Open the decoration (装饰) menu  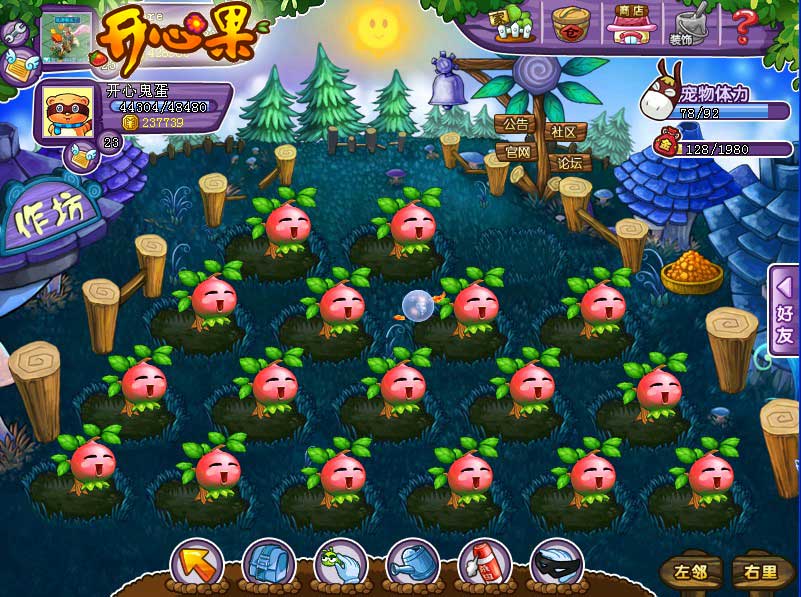[x=687, y=25]
